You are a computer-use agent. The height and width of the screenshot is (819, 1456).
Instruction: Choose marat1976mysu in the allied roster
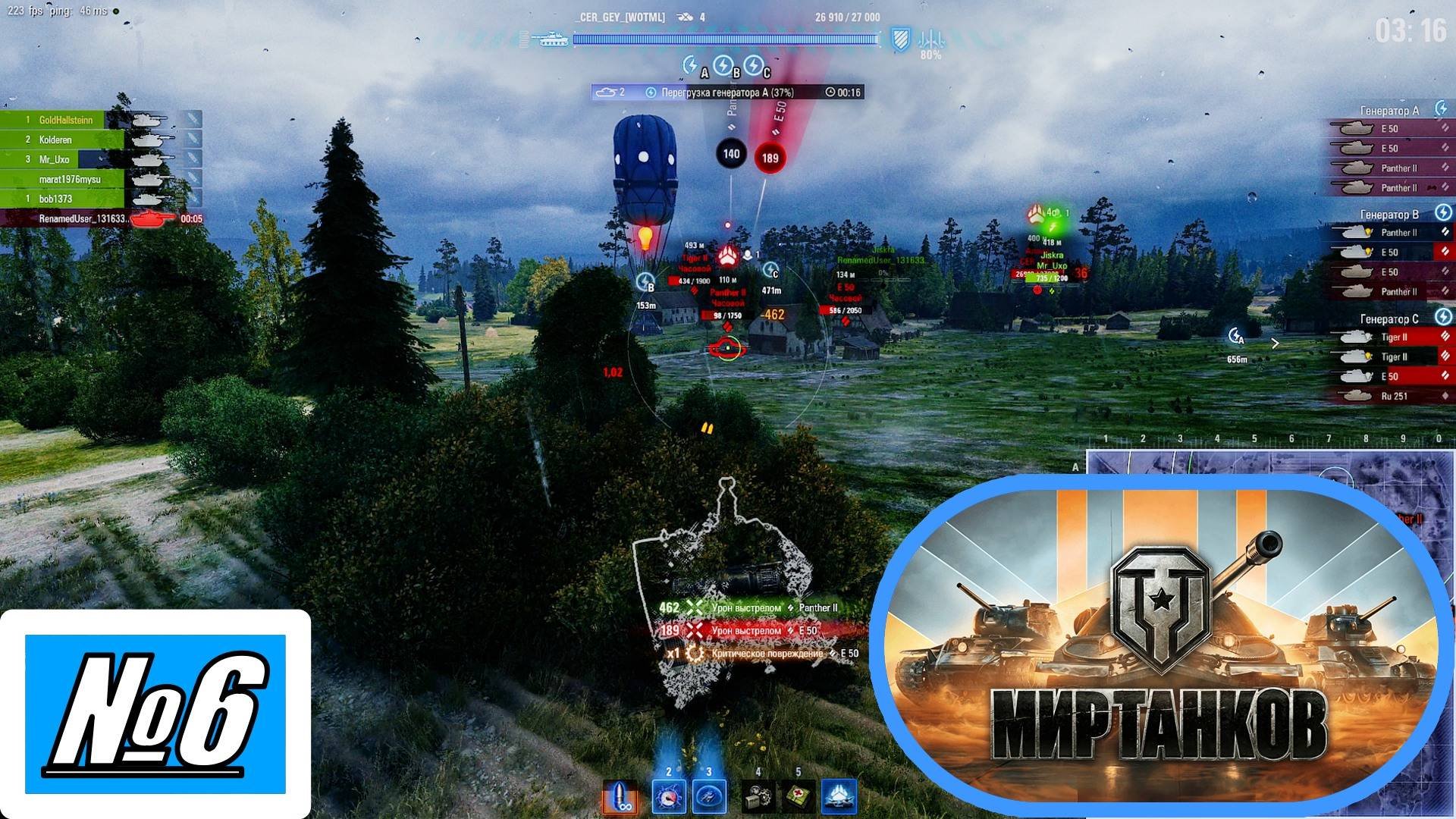(x=69, y=179)
